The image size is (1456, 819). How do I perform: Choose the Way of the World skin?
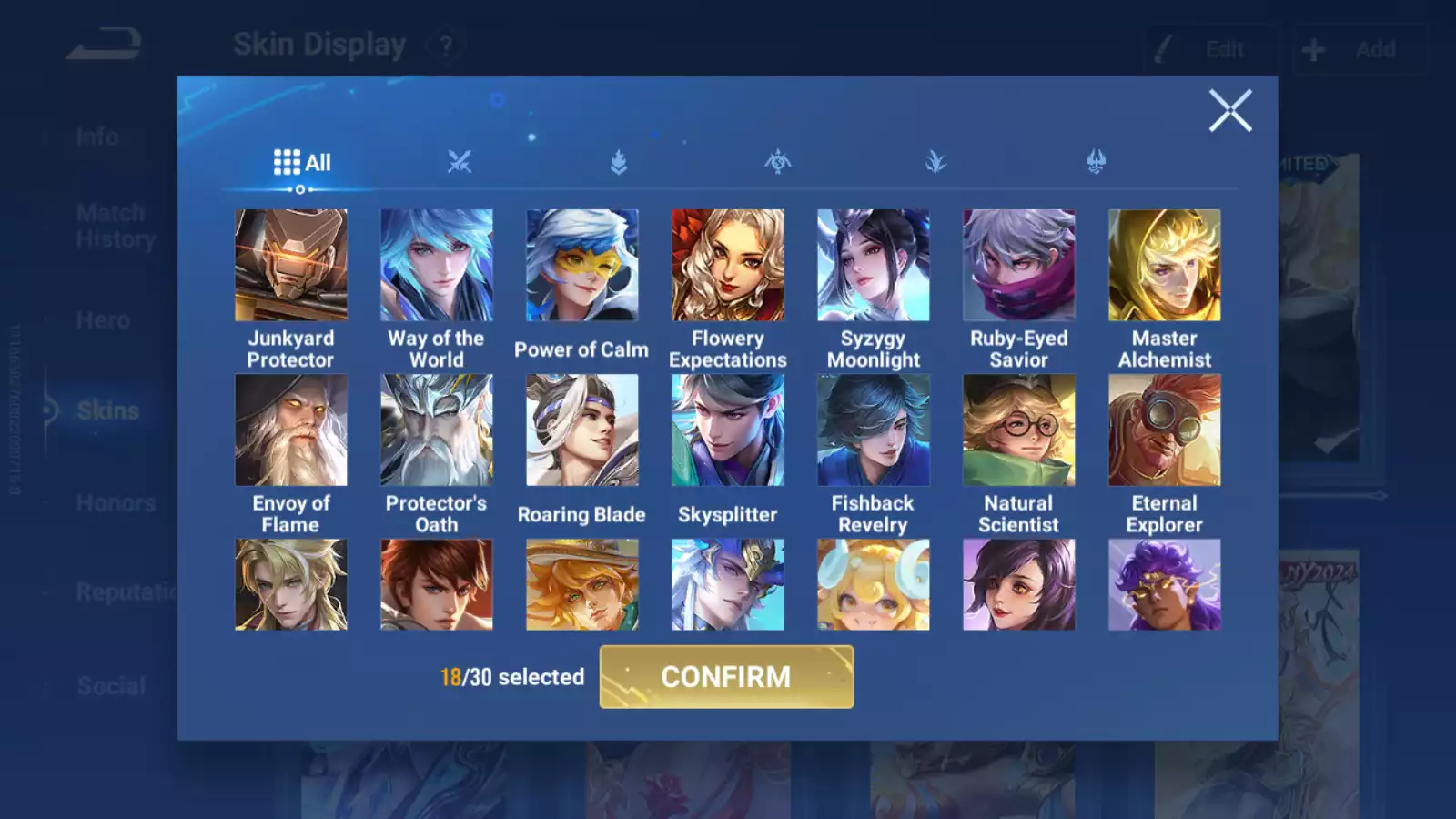click(x=437, y=266)
